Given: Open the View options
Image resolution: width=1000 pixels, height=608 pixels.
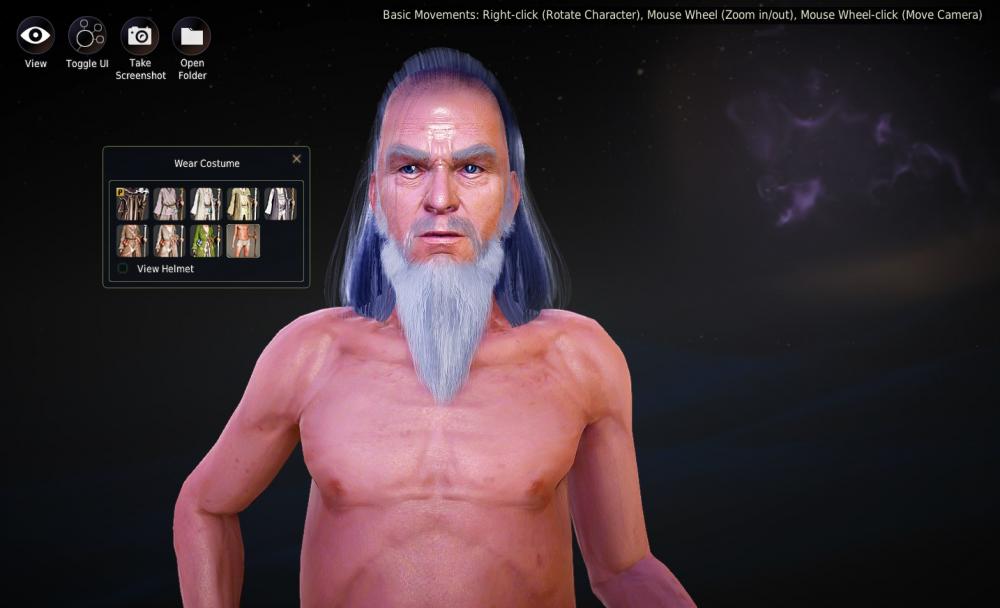Looking at the screenshot, I should 35,36.
